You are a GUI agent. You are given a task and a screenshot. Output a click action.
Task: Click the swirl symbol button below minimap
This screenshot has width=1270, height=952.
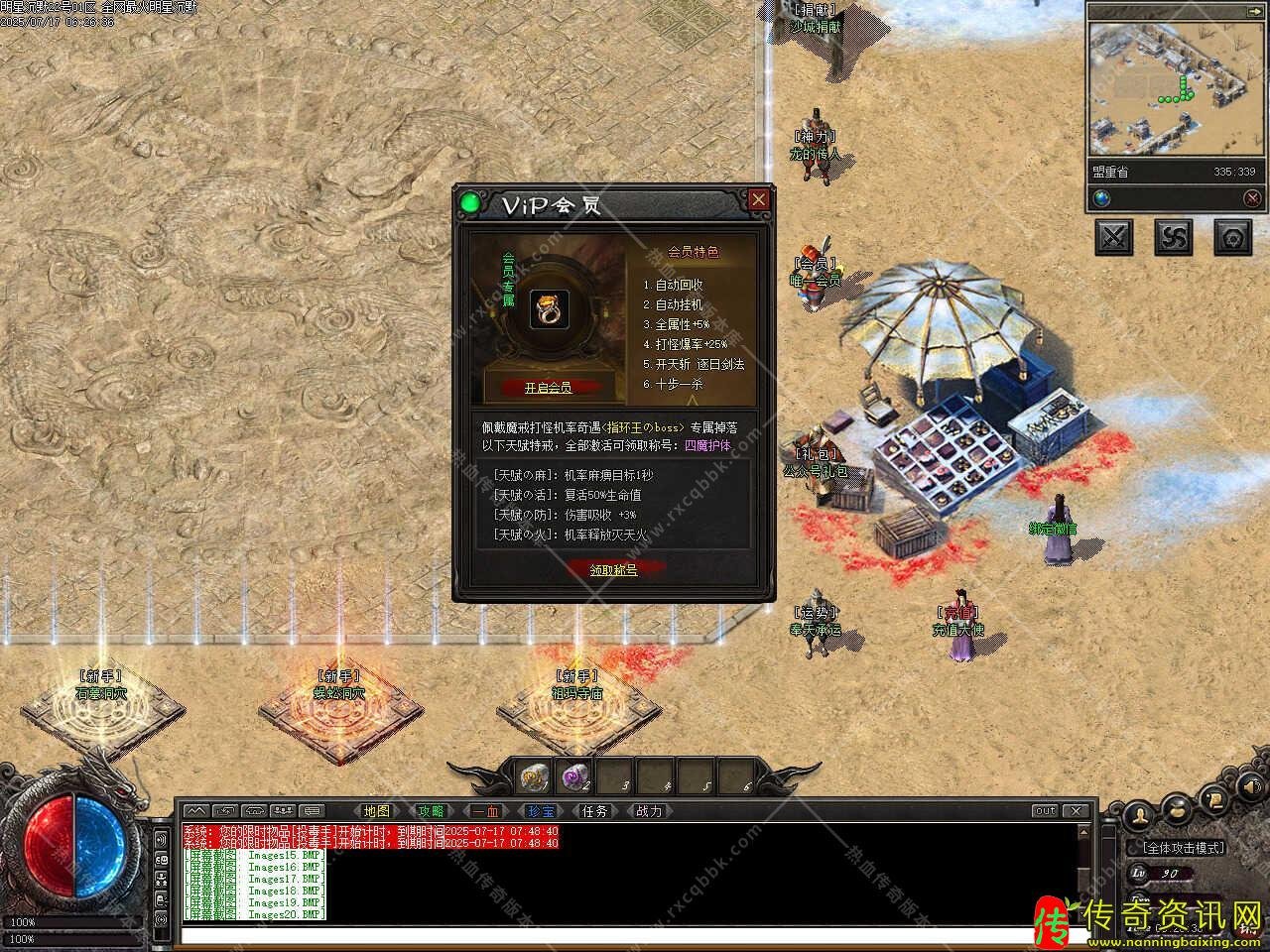click(1174, 237)
